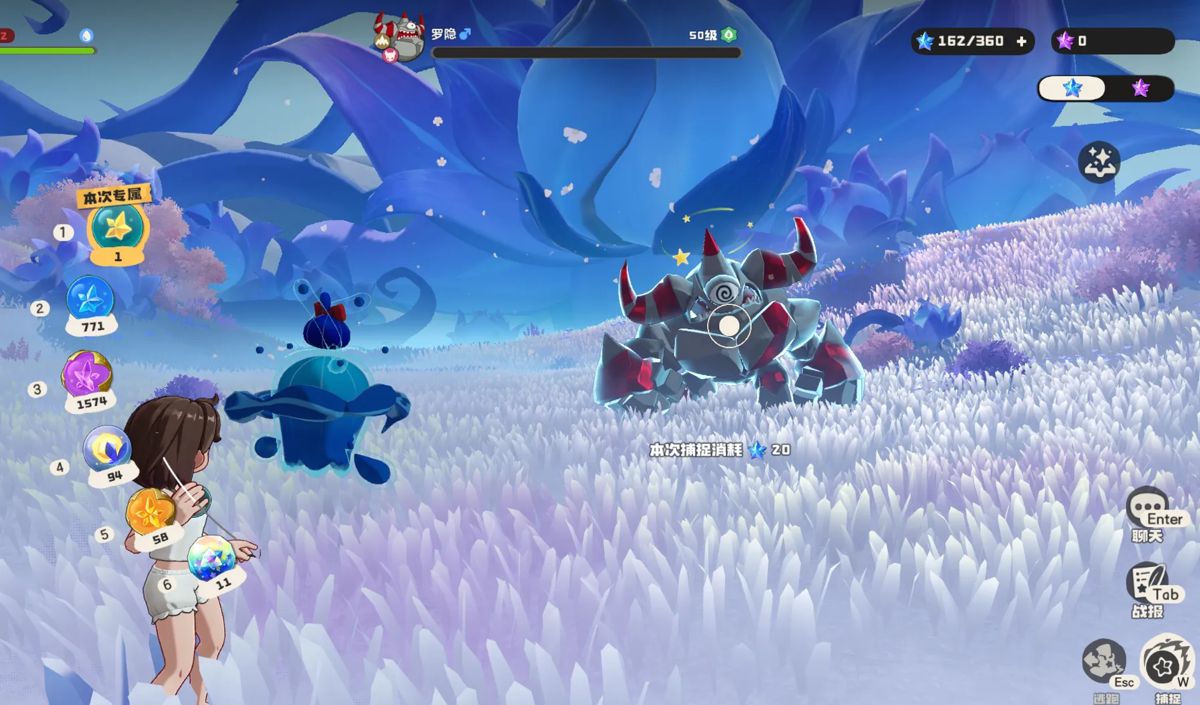This screenshot has width=1200, height=705.
Task: Switch toggle to the blue star side
Action: tap(1073, 88)
